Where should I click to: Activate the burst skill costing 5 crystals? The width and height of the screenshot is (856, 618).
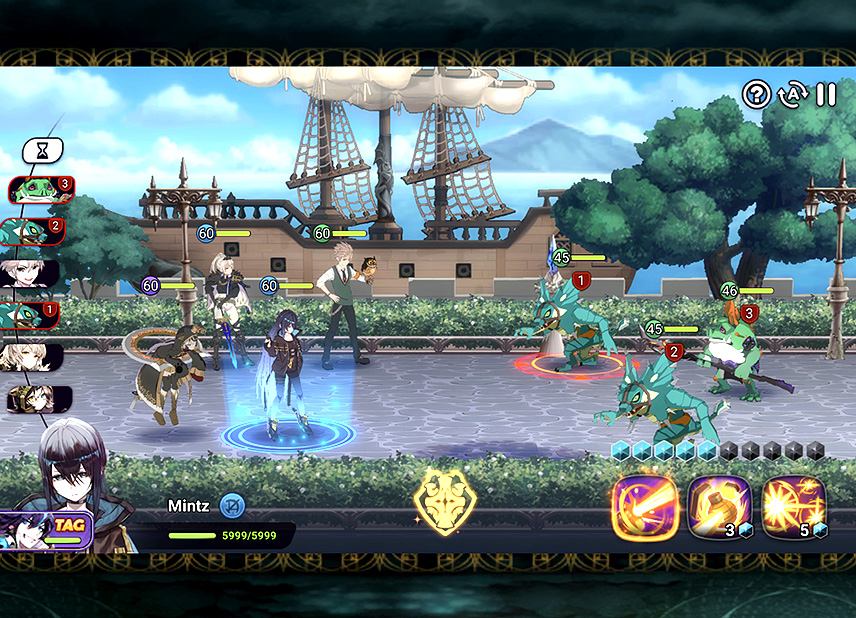[794, 507]
